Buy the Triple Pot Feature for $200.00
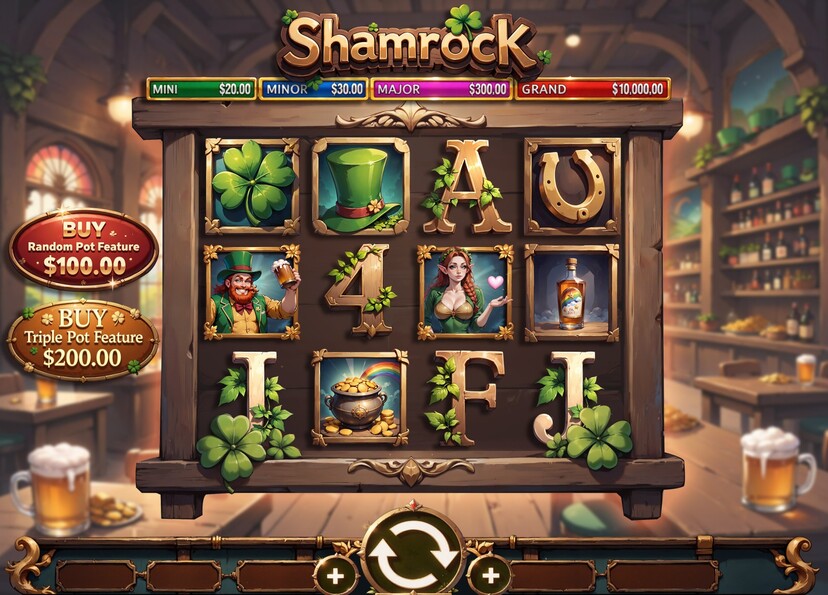 pyautogui.click(x=83, y=340)
